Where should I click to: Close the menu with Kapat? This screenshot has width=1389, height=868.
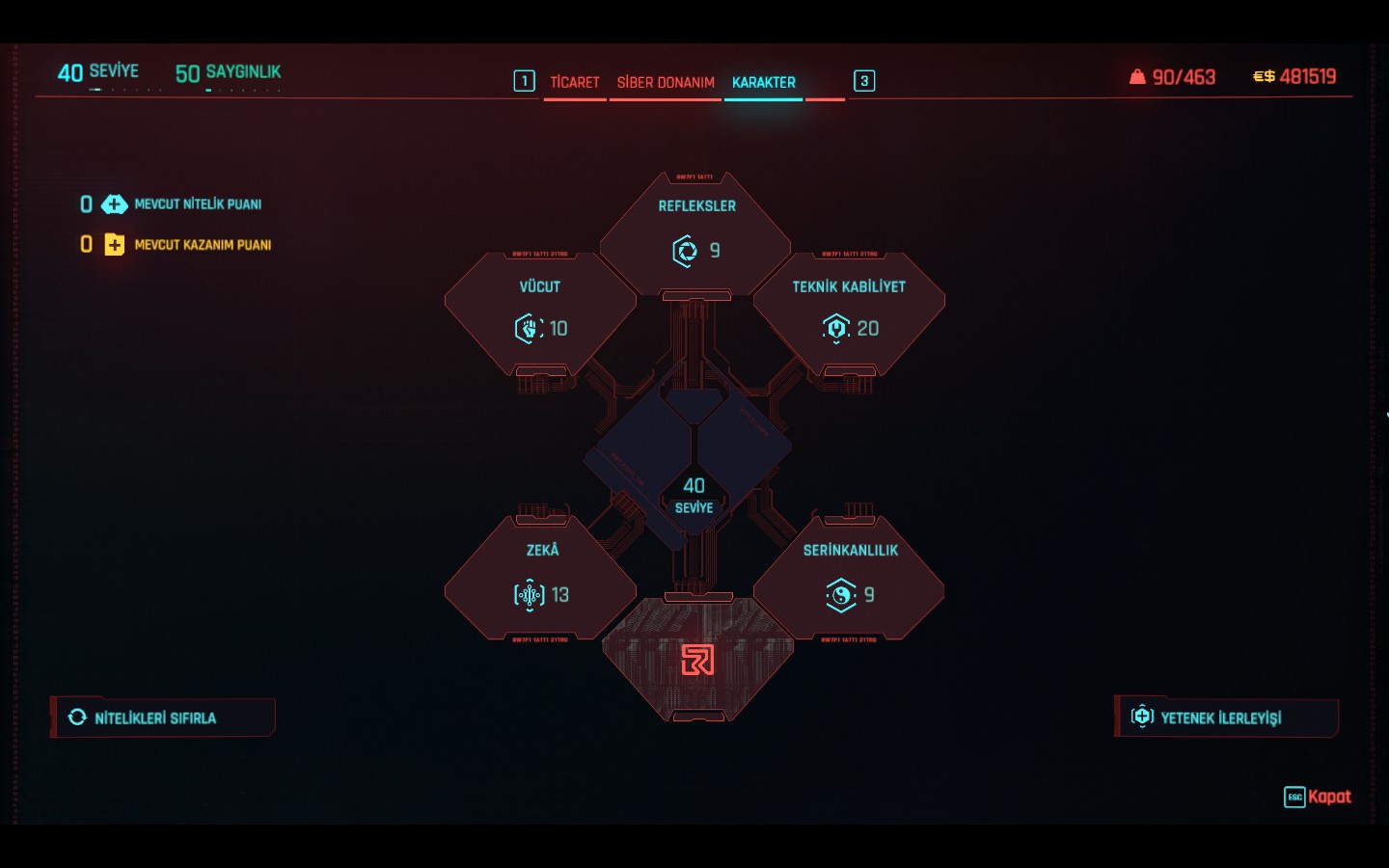coord(1318,797)
